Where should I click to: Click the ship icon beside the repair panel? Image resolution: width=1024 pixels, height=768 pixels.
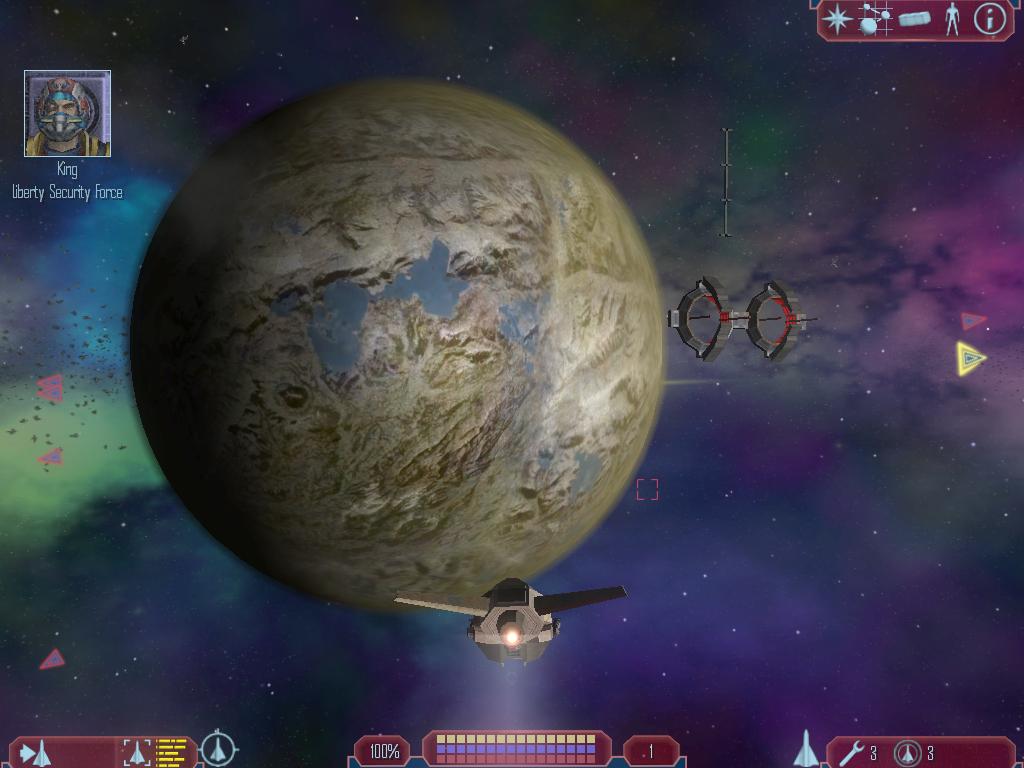(806, 749)
